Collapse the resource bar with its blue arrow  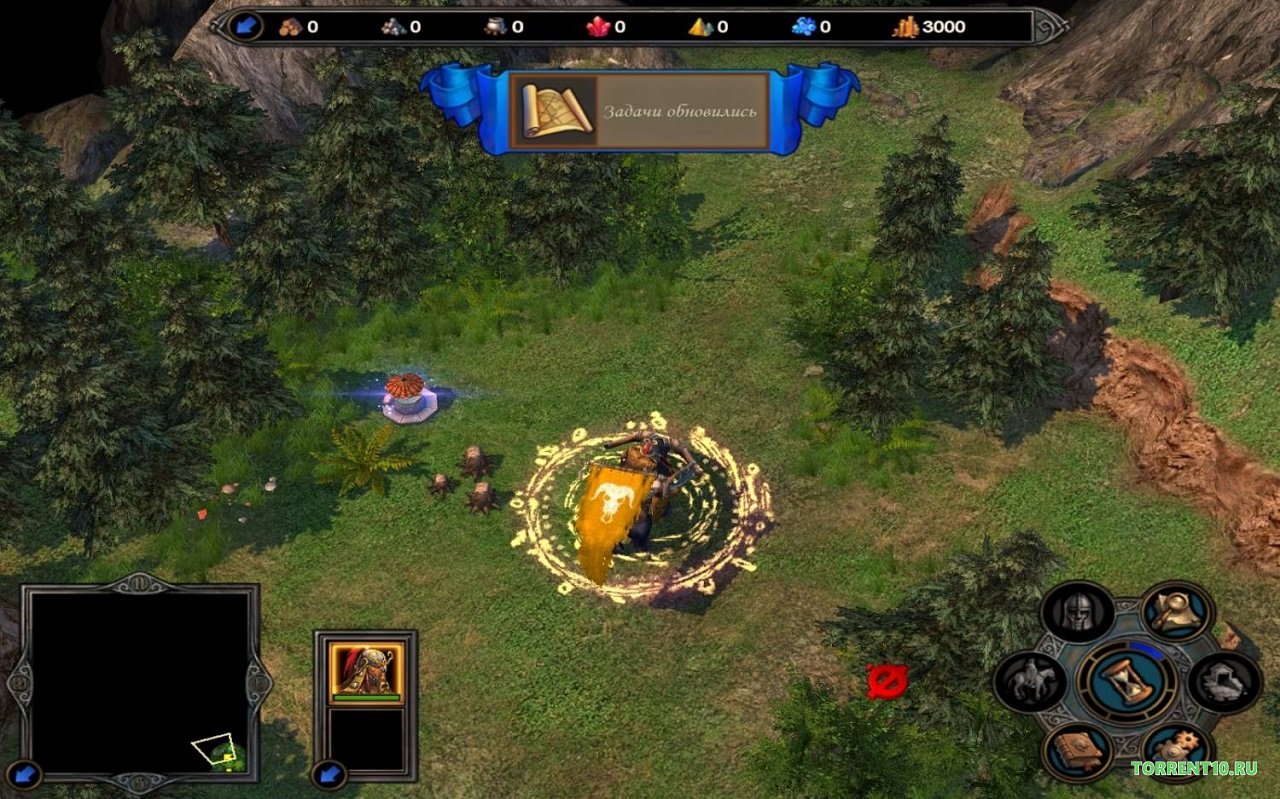[245, 27]
